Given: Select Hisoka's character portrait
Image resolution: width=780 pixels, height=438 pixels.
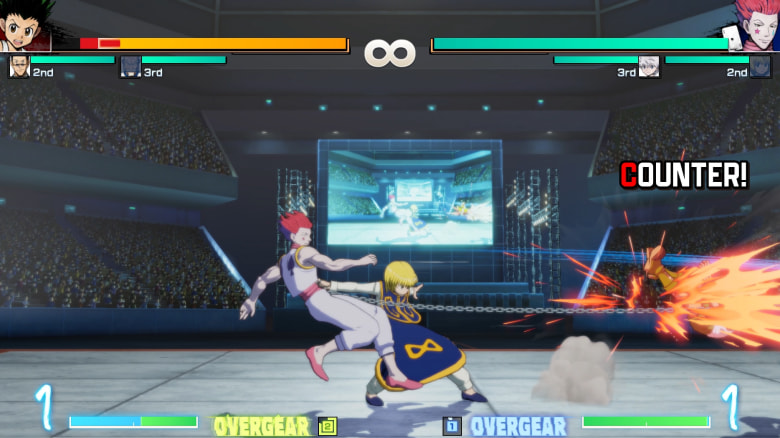Looking at the screenshot, I should coord(753,26).
